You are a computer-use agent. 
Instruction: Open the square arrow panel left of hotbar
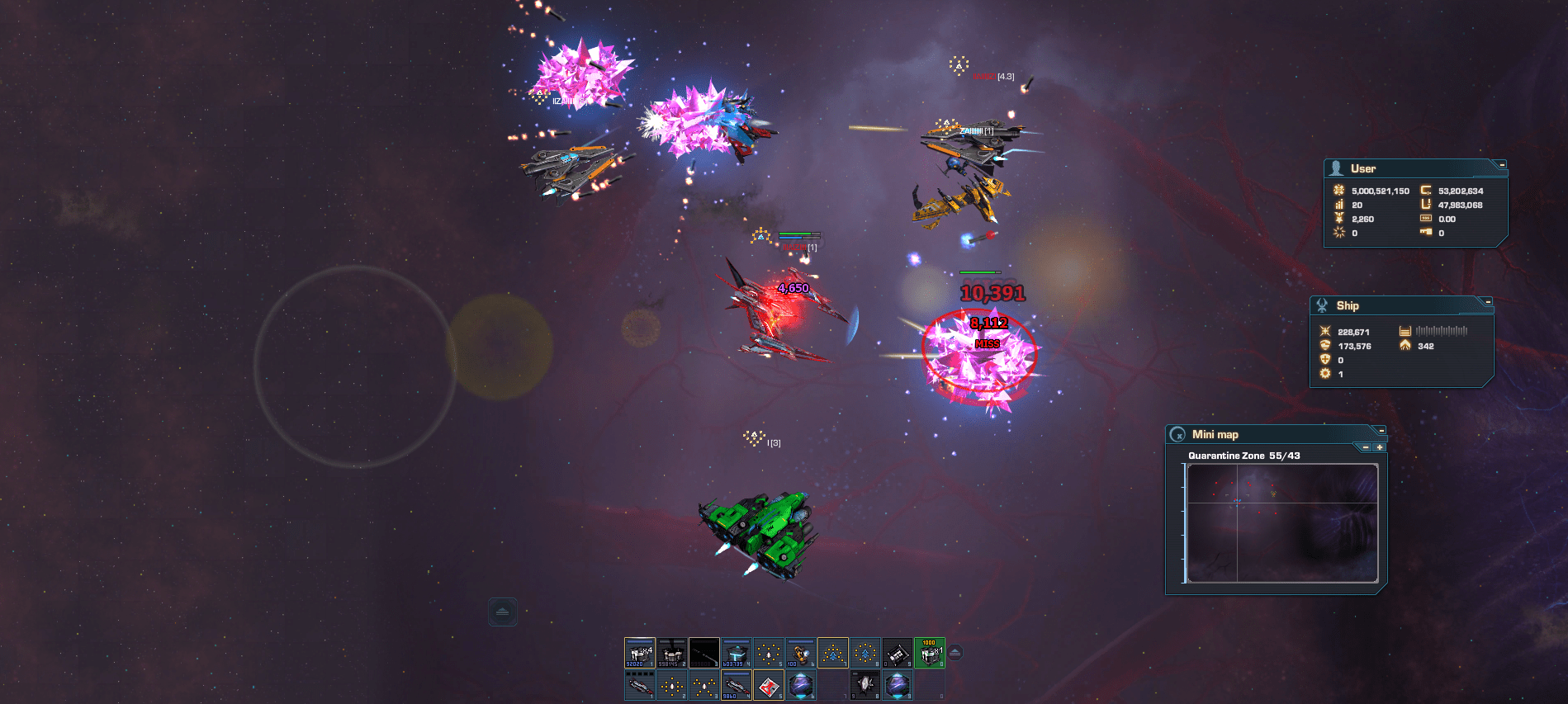(502, 612)
